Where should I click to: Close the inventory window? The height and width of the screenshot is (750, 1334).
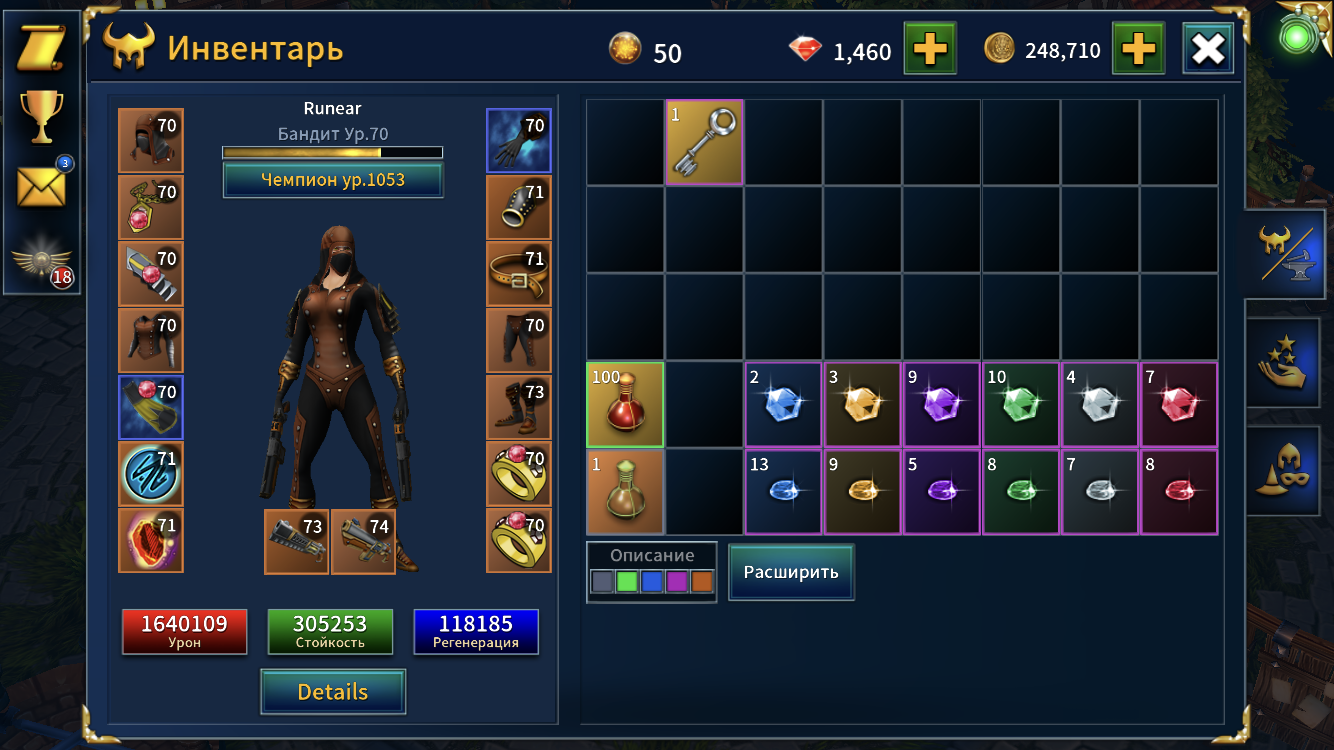click(1207, 48)
